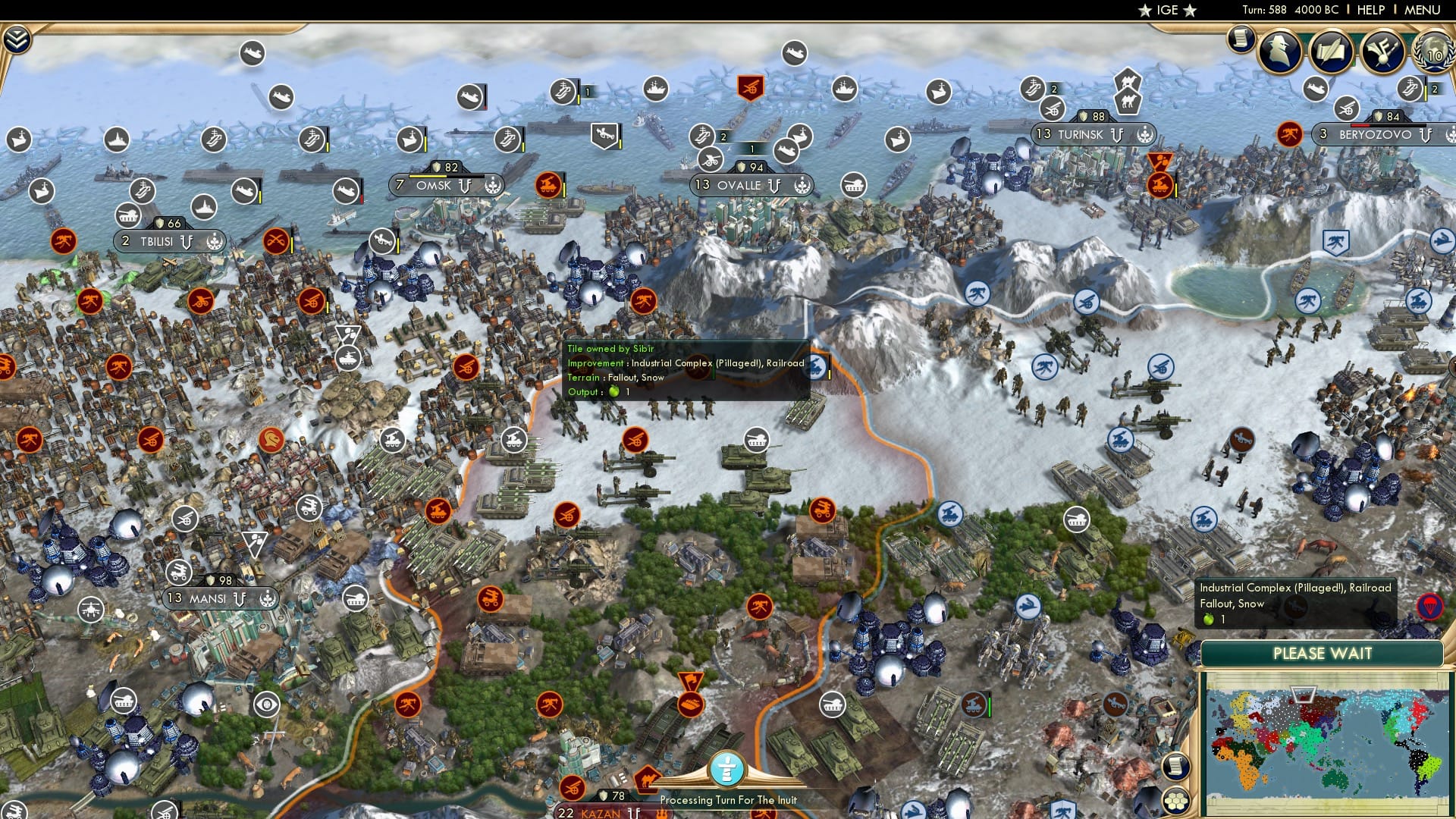This screenshot has height=819, width=1456.
Task: Toggle Strategic View with the hex-grid button
Action: [1175, 802]
